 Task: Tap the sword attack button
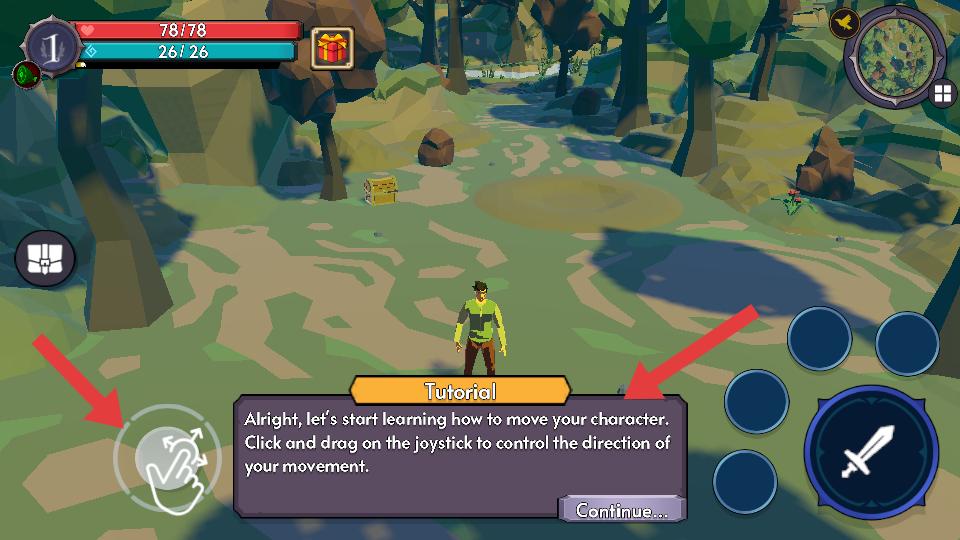click(870, 451)
